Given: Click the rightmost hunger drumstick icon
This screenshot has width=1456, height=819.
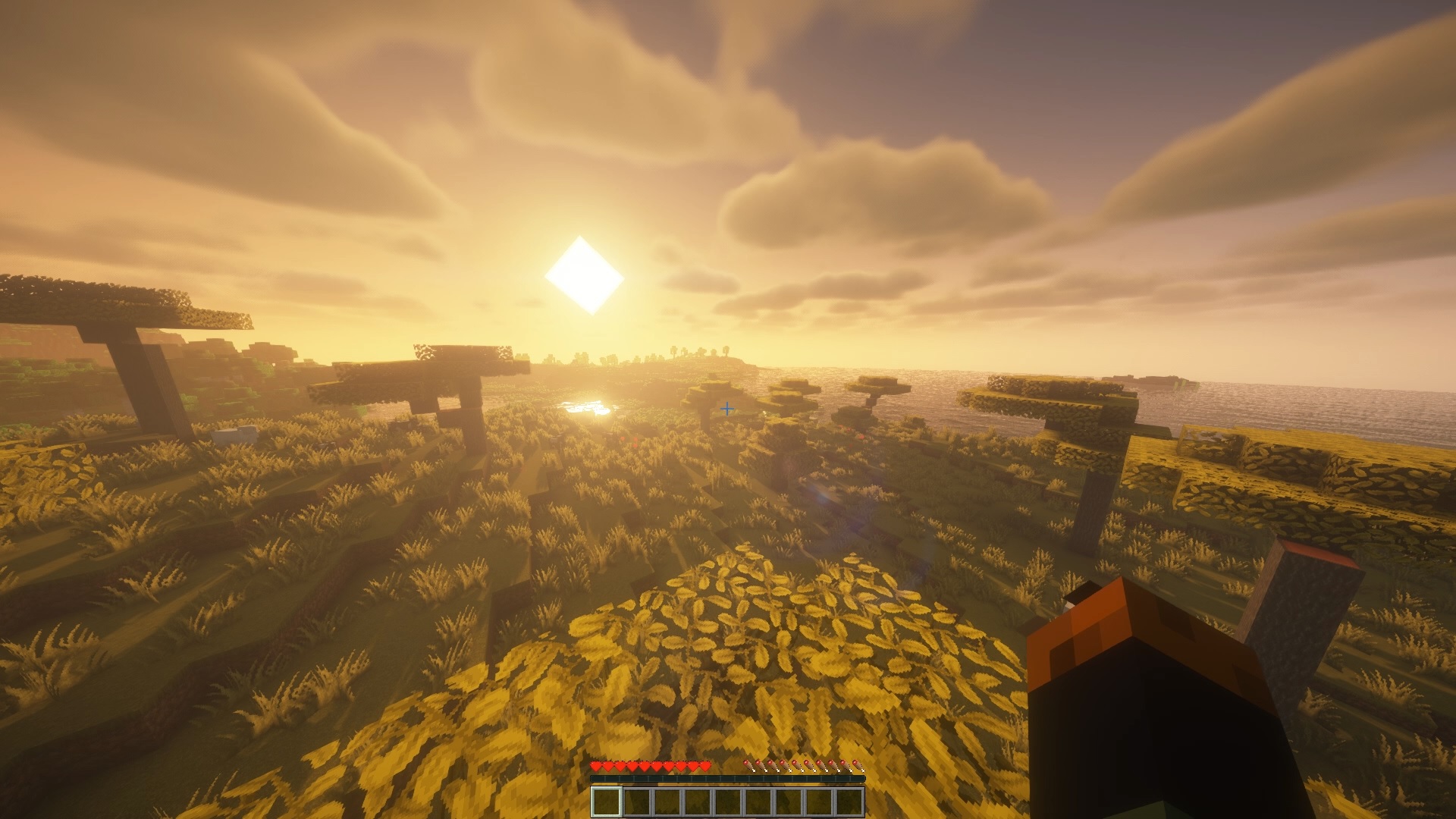Looking at the screenshot, I should tap(858, 766).
